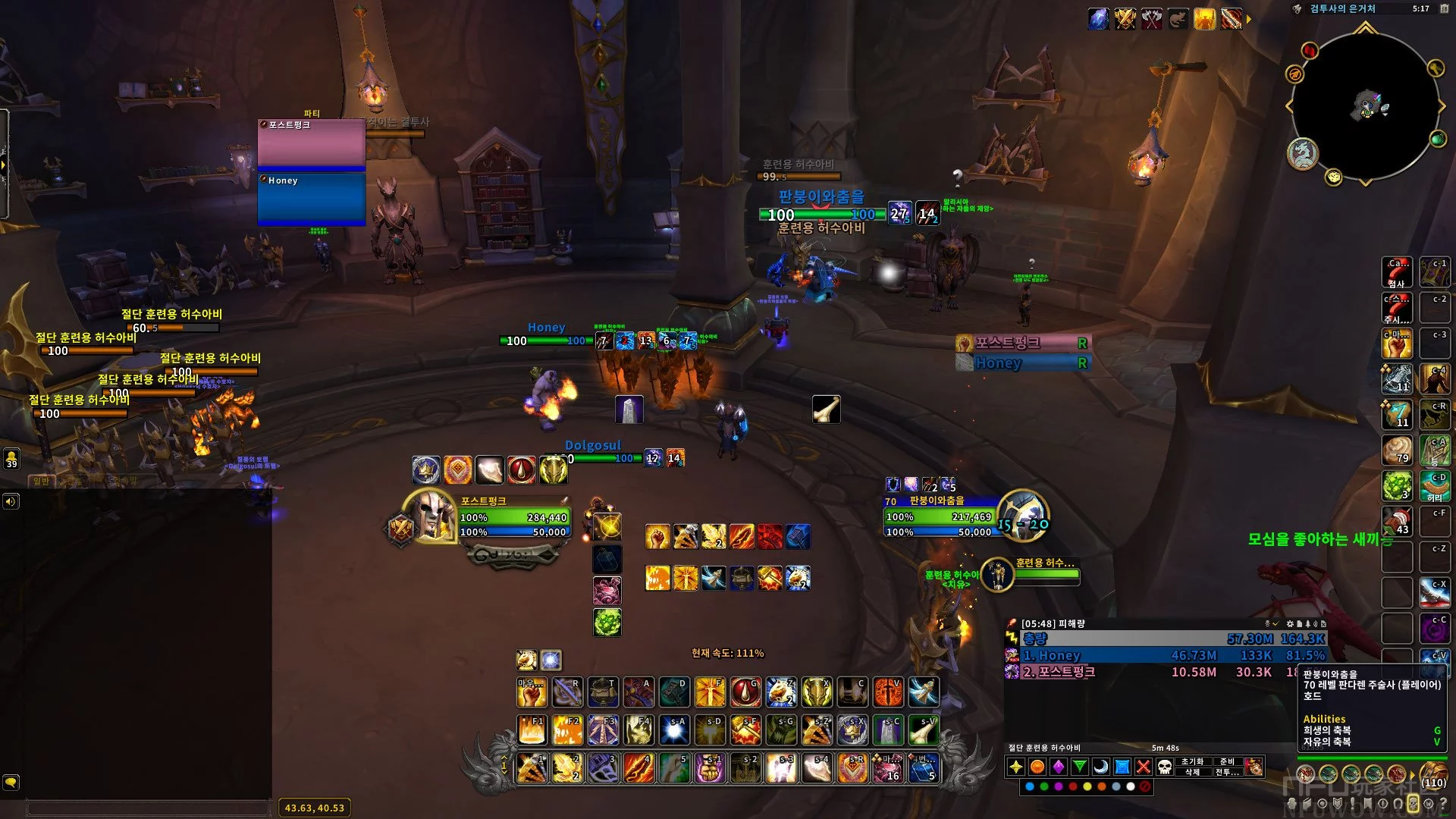Activate the blood drop ability on G
1456x819 pixels.
point(745,692)
